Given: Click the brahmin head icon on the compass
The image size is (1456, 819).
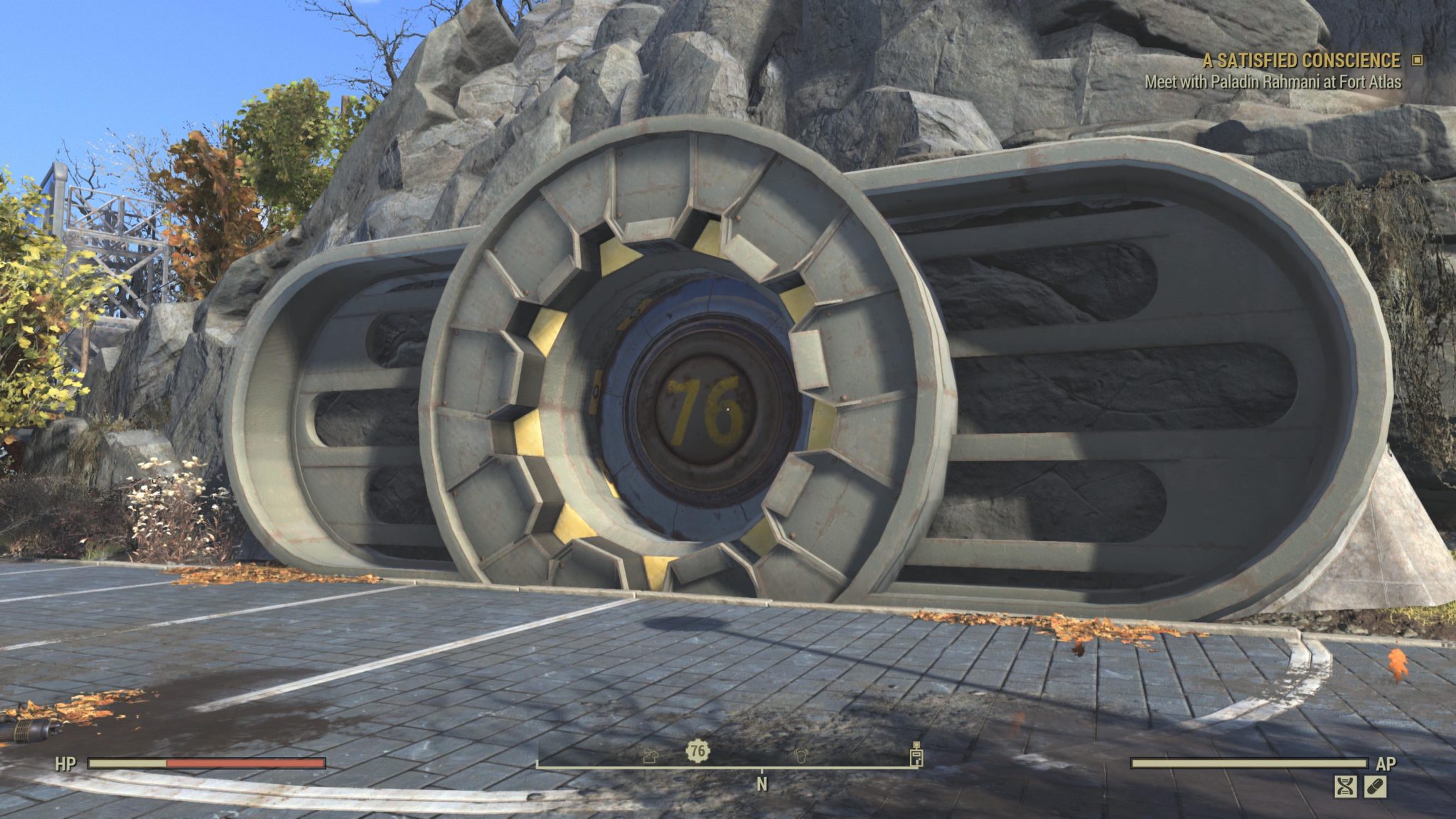Looking at the screenshot, I should (801, 756).
